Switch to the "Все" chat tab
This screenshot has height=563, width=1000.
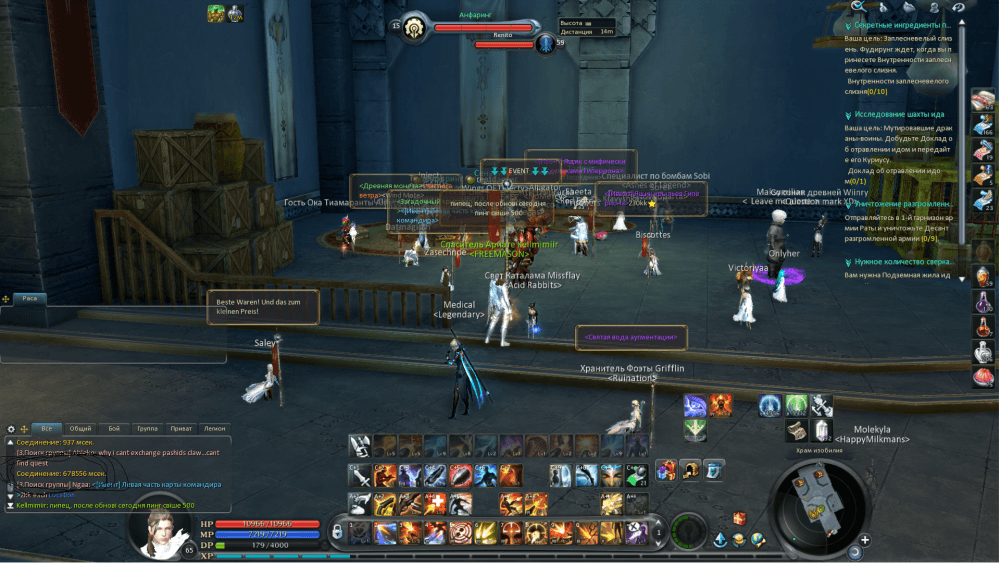pyautogui.click(x=46, y=428)
